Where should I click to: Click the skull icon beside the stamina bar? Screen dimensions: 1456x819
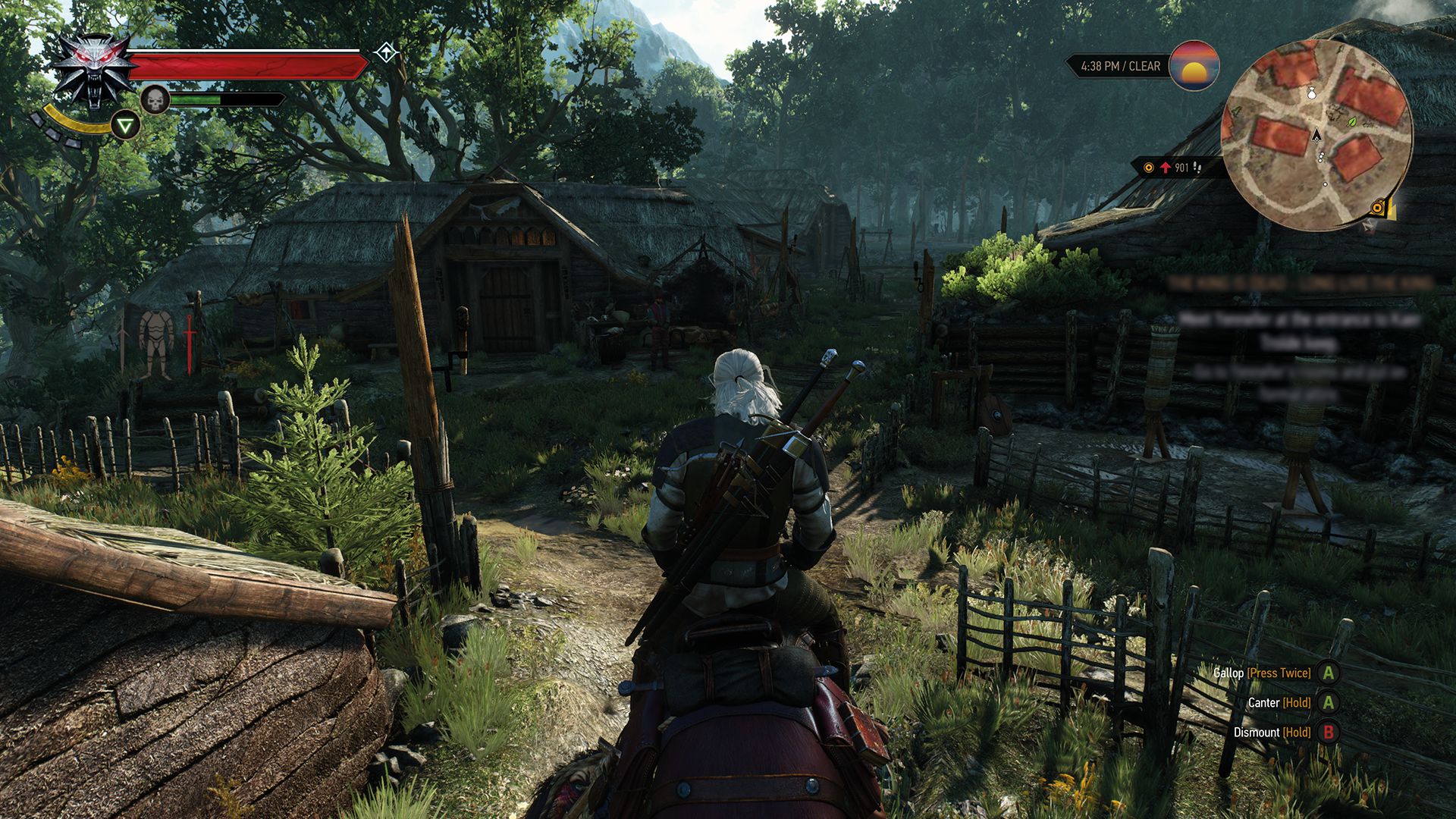point(155,99)
